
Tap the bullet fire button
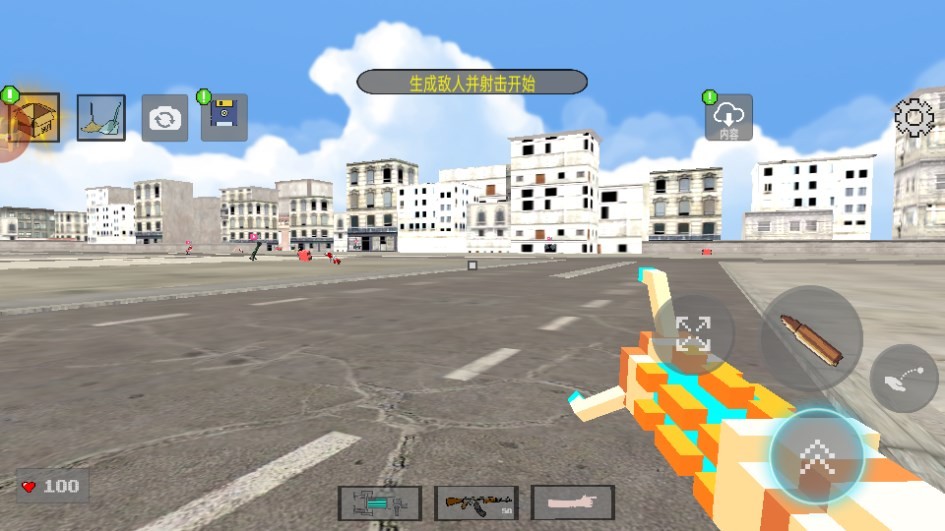click(x=812, y=338)
